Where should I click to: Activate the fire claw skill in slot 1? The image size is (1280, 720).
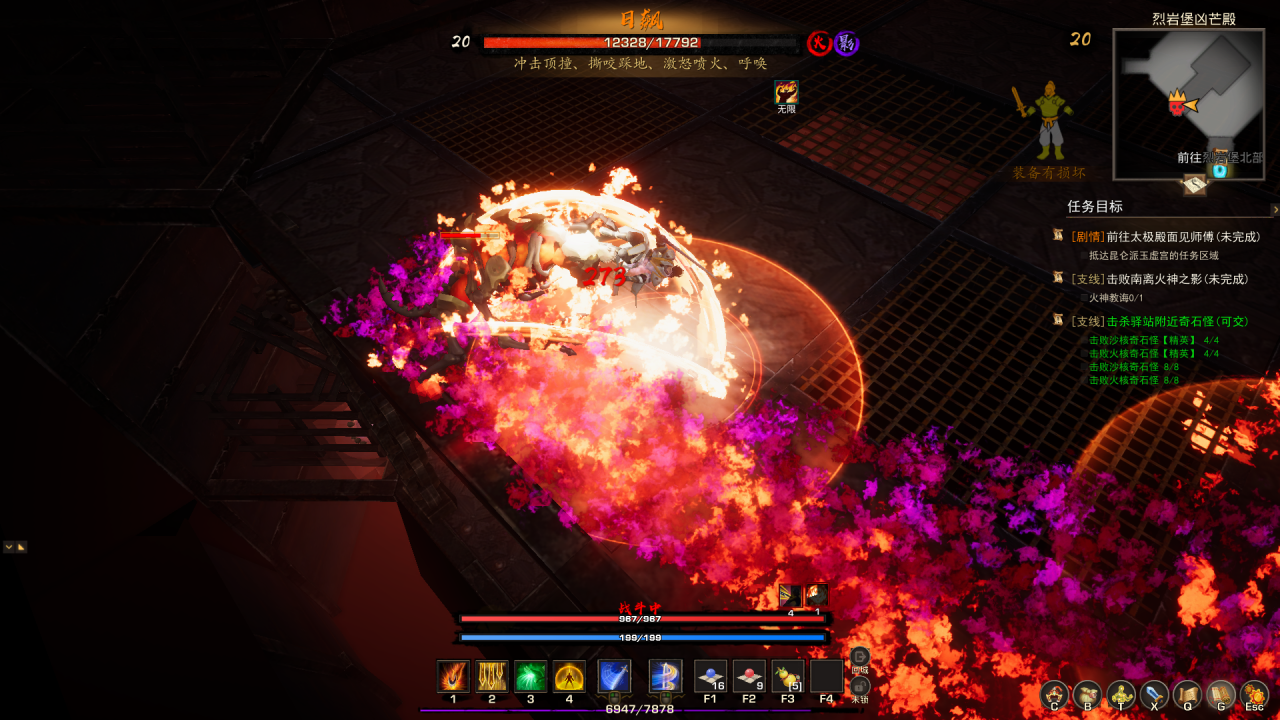point(453,676)
